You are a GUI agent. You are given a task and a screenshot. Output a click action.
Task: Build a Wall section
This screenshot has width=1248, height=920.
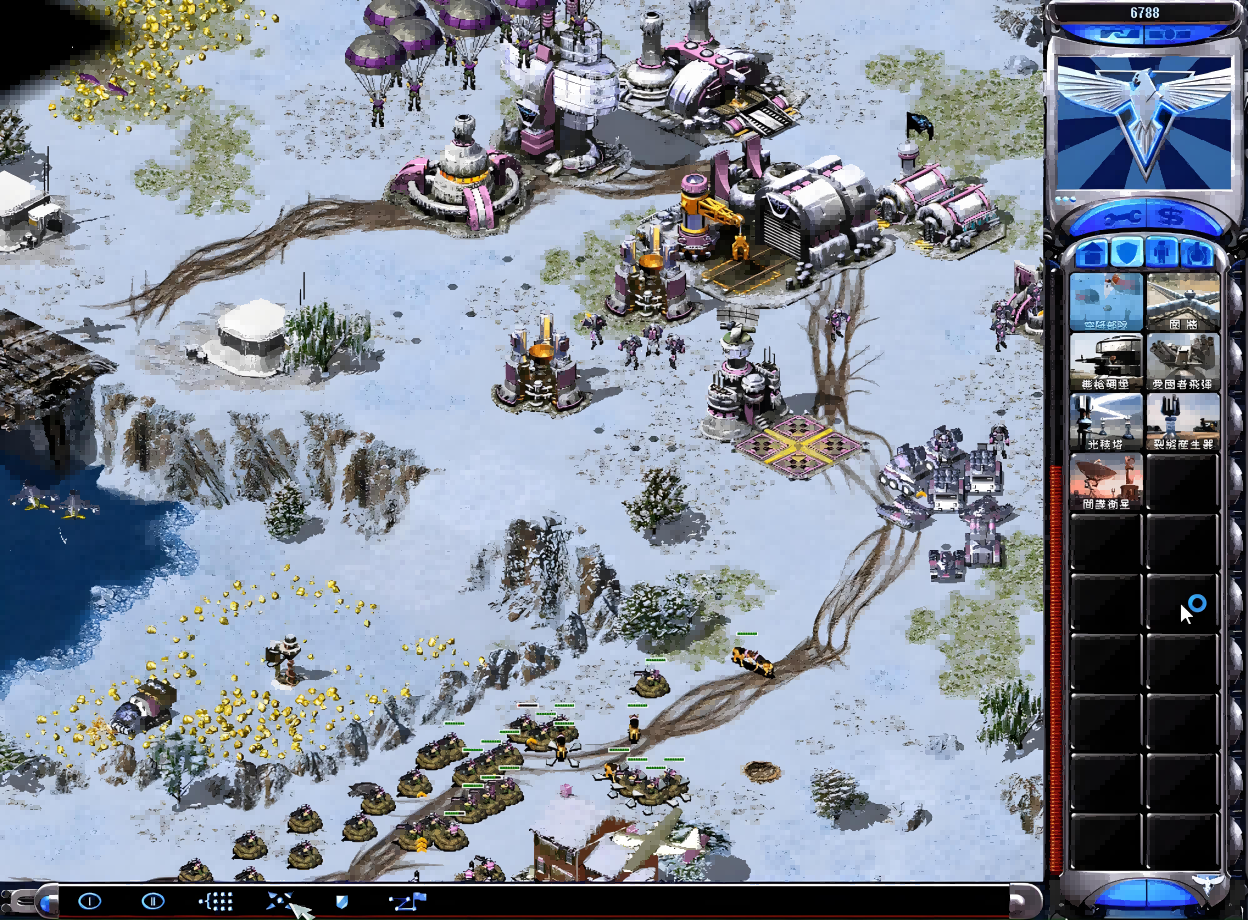(1183, 301)
